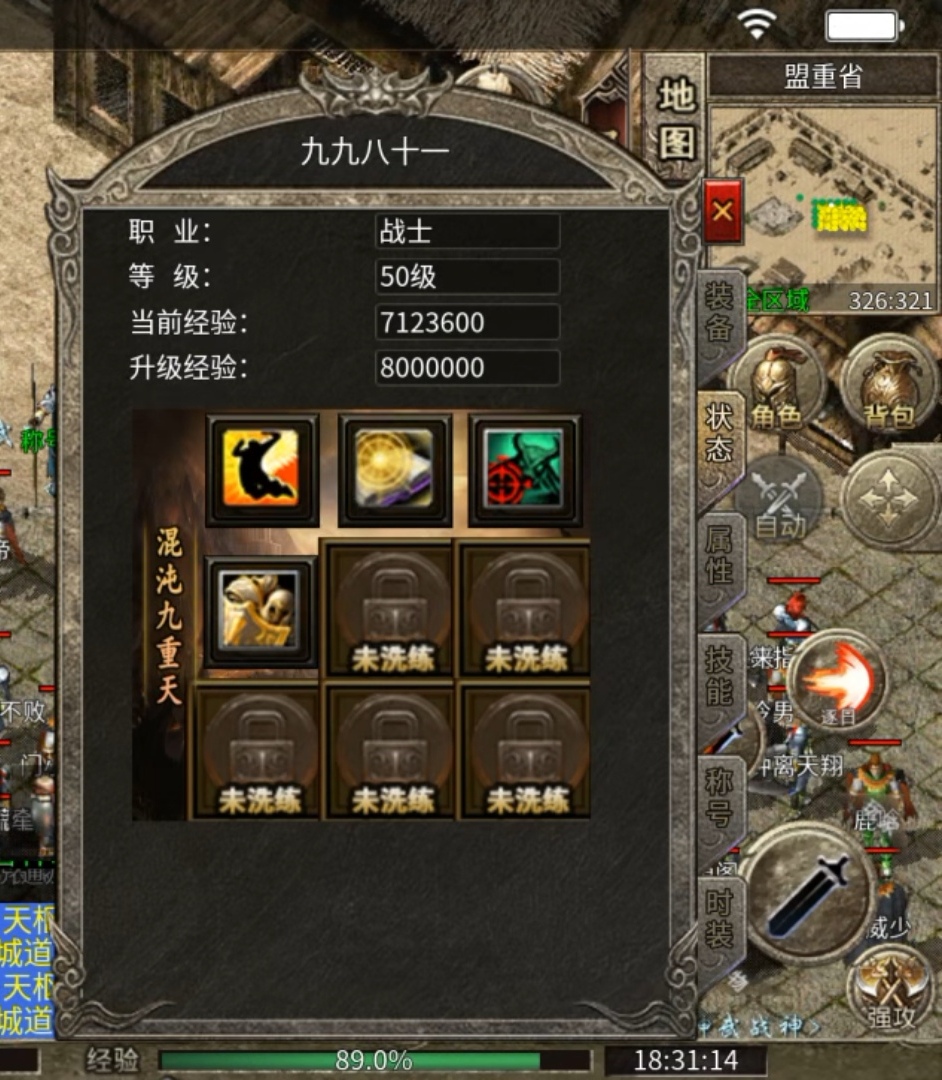942x1080 pixels.
Task: Select the green and red crosshair skill icon
Action: [x=526, y=469]
